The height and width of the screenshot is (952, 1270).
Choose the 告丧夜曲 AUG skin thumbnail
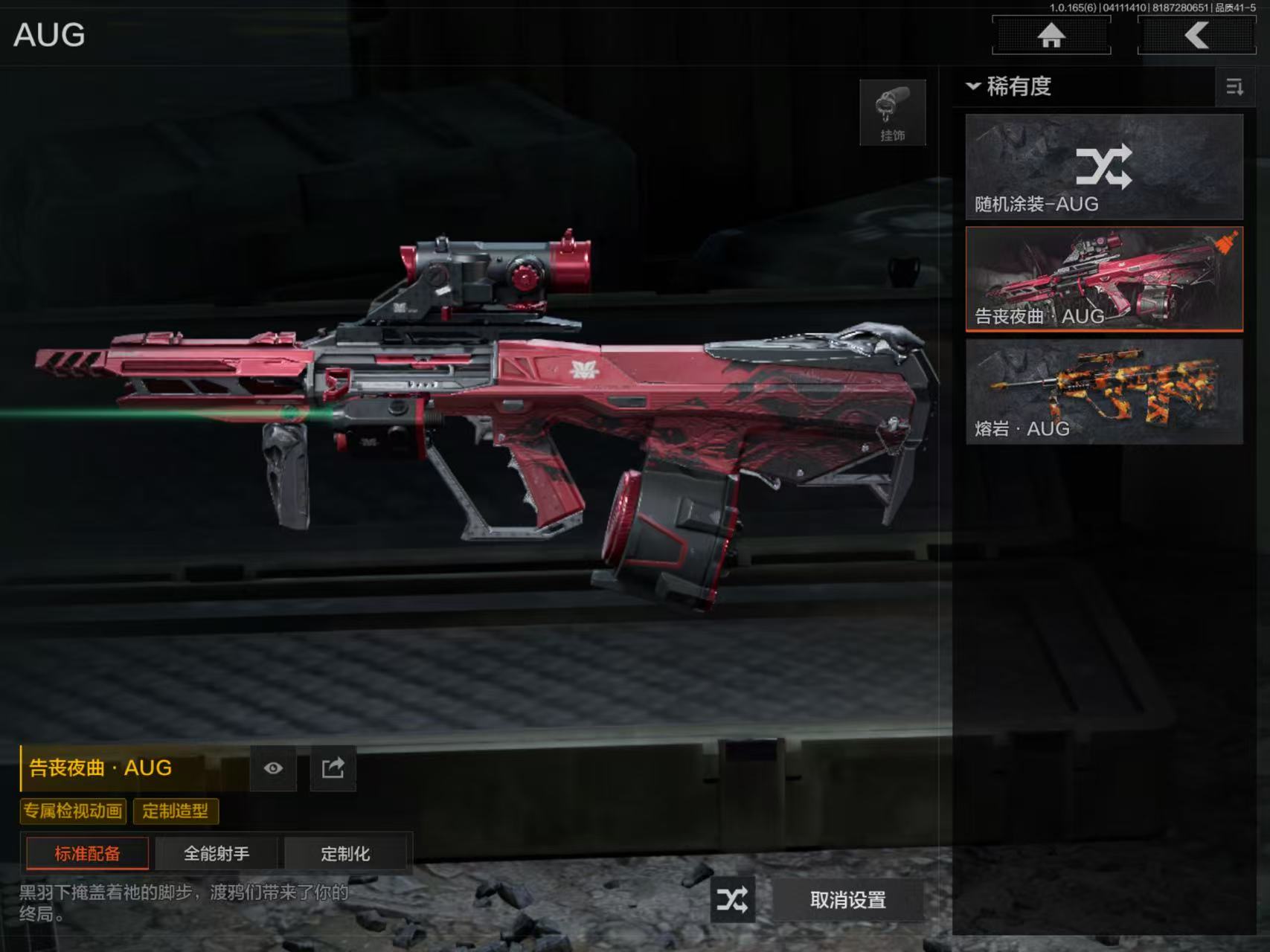click(1103, 279)
